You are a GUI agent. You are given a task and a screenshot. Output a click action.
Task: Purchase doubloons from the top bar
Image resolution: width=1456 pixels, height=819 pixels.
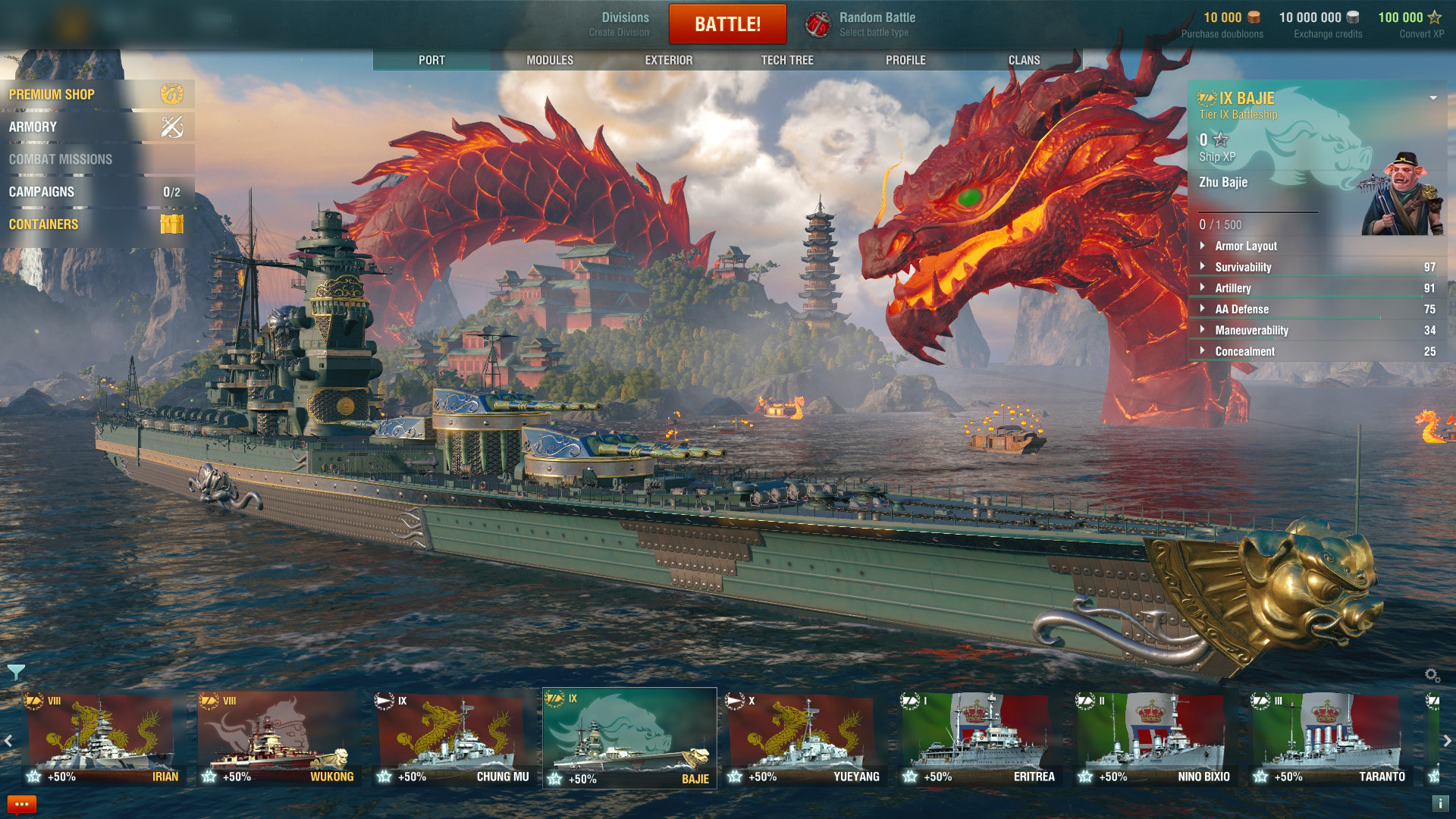point(1222,24)
